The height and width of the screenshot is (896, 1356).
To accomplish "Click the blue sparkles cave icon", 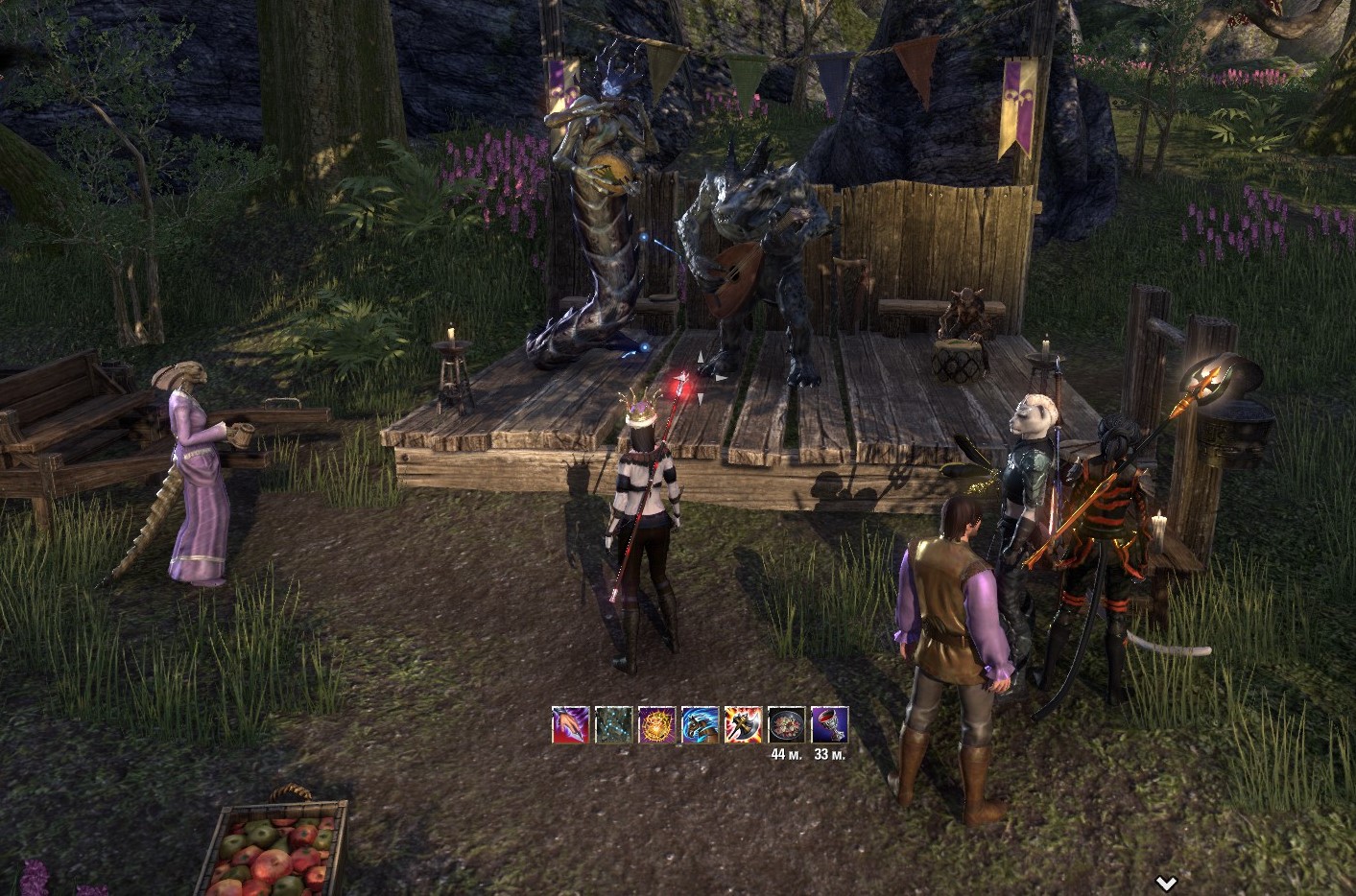I will [613, 724].
